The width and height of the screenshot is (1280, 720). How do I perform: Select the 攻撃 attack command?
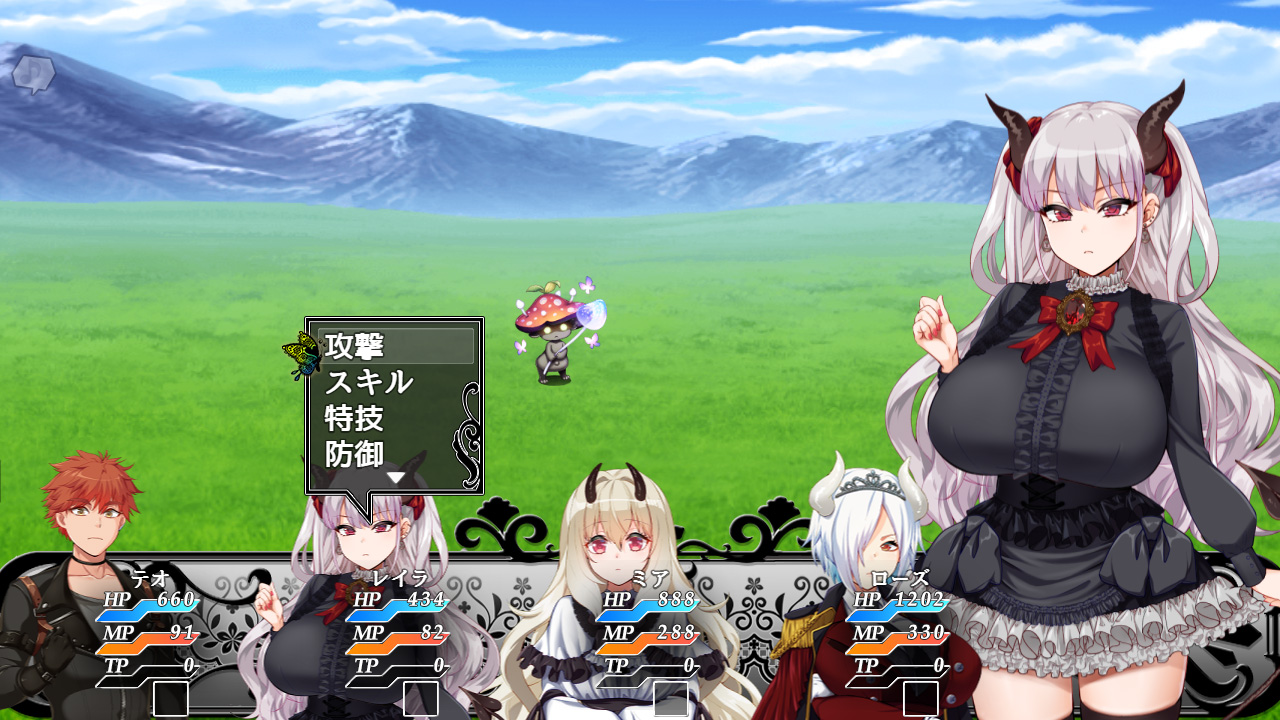396,346
